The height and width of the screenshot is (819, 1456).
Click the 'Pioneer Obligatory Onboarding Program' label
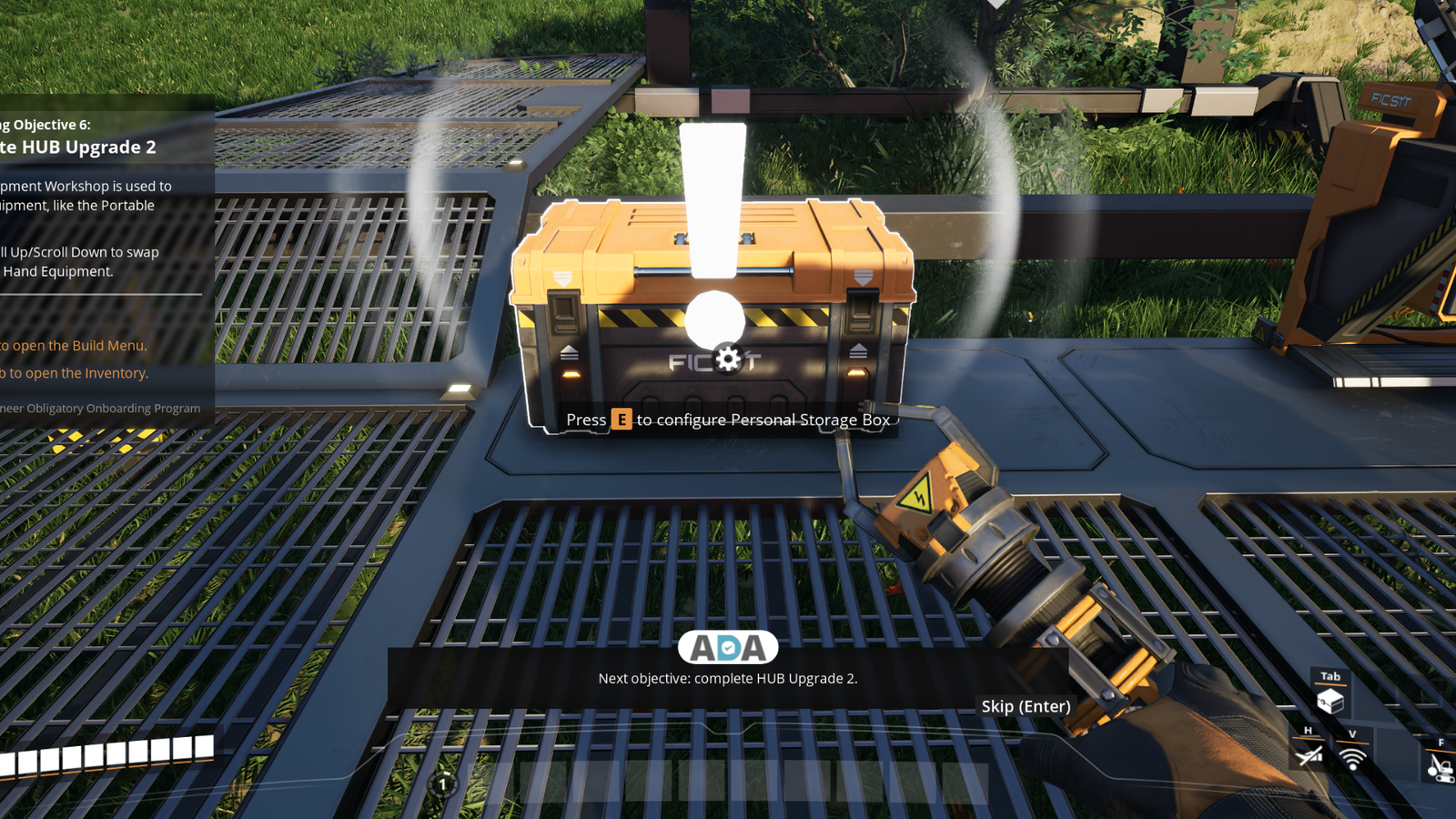pos(100,408)
